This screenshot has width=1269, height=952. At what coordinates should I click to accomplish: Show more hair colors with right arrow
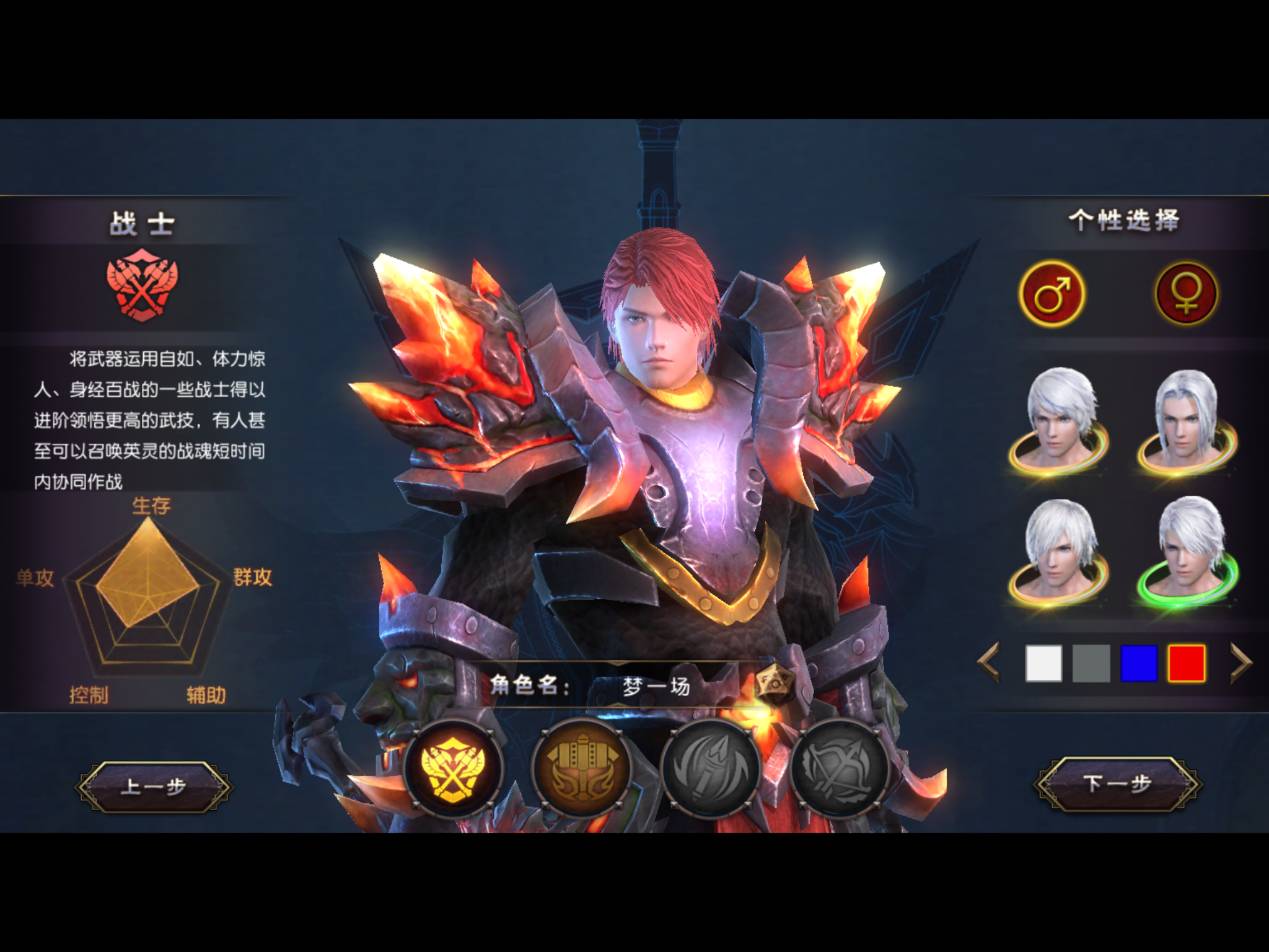pyautogui.click(x=1241, y=663)
